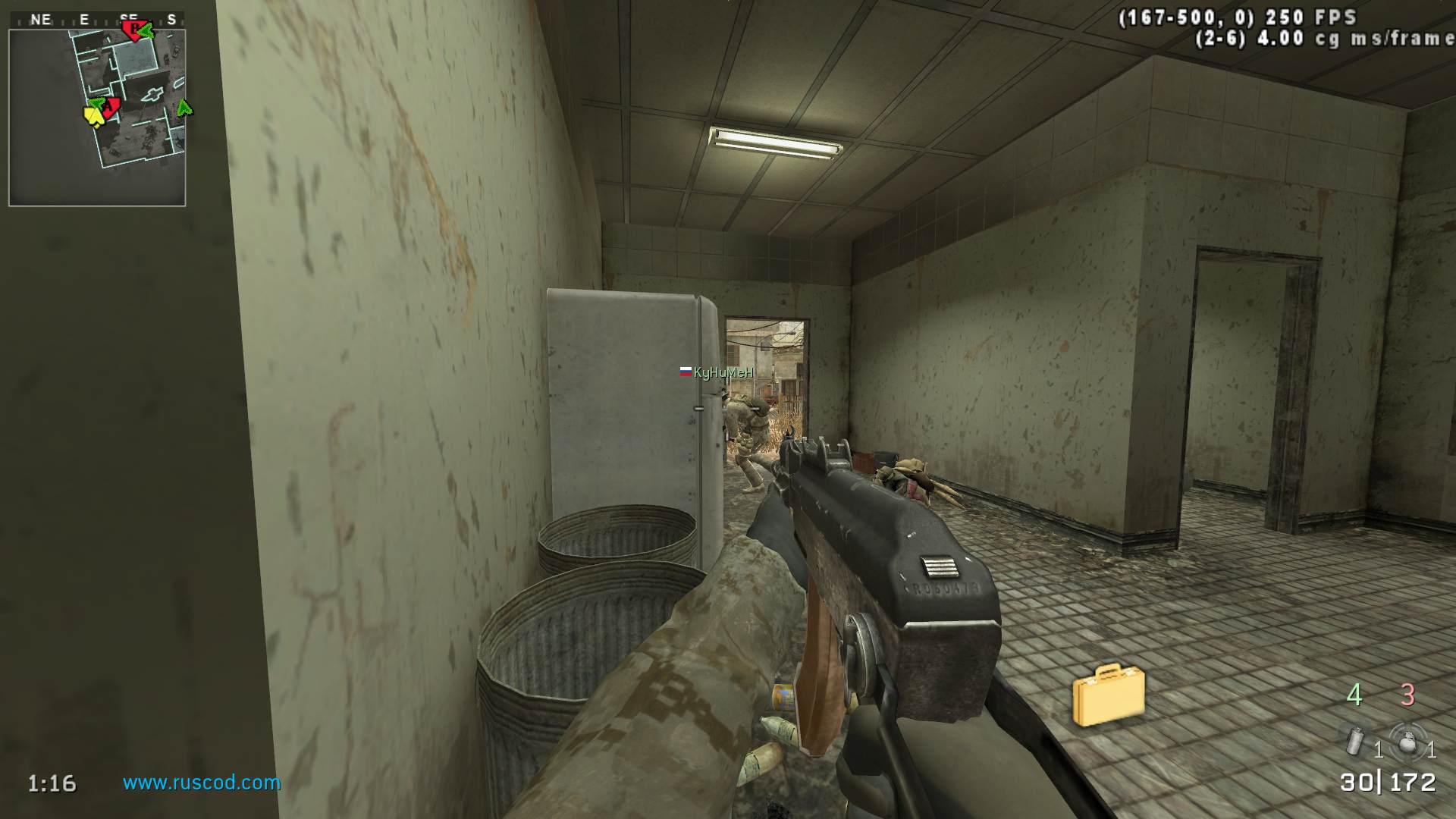The width and height of the screenshot is (1456, 819).
Task: Click the minimap in the corner
Action: 97,118
